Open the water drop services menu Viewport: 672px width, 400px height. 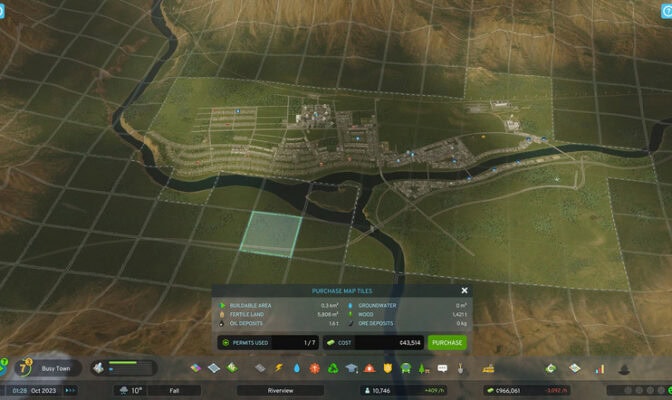click(x=298, y=368)
